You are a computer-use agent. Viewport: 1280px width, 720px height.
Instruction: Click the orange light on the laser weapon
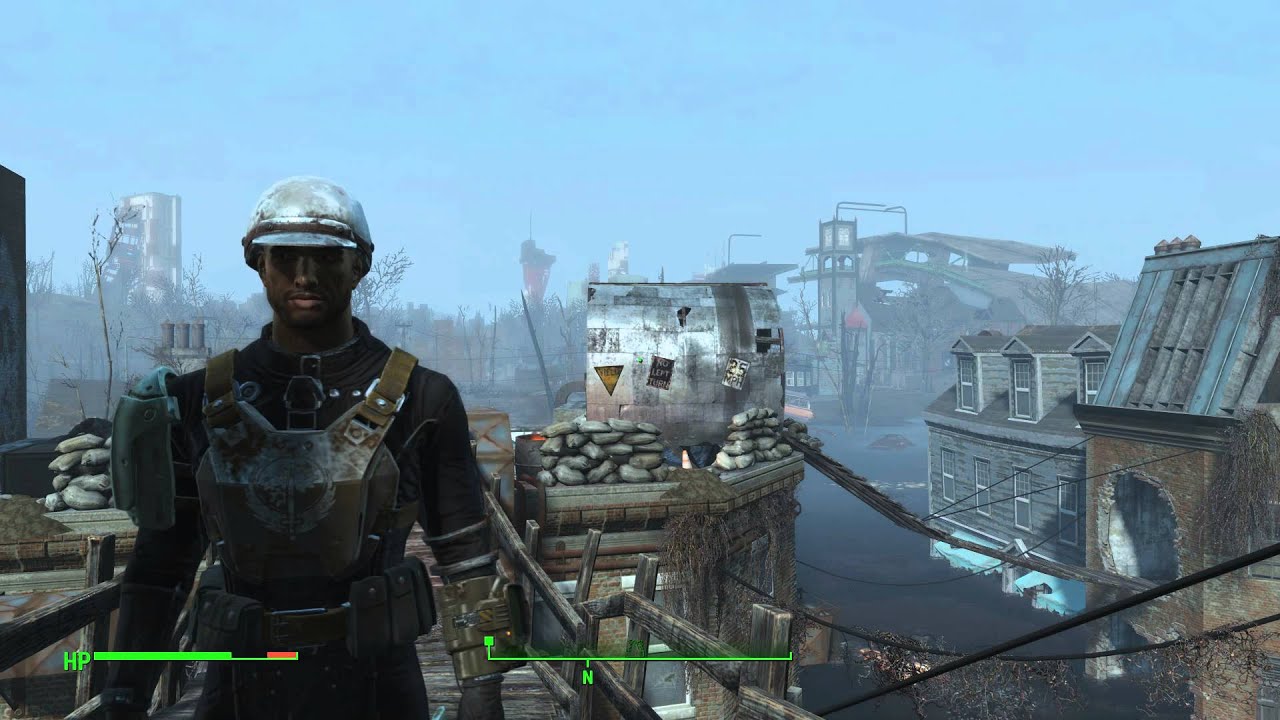tap(507, 633)
